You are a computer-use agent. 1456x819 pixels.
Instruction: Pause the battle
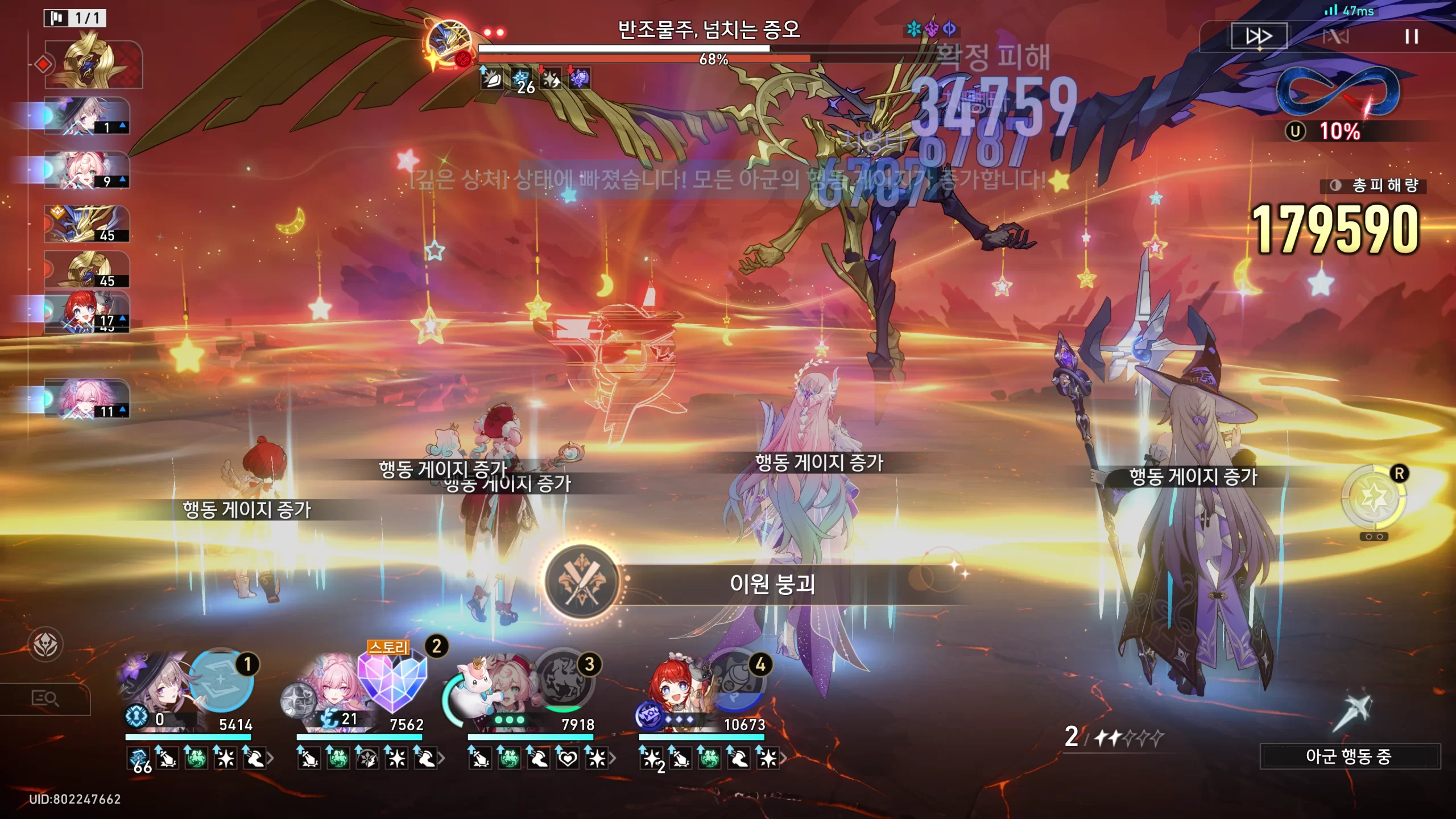tap(1411, 37)
